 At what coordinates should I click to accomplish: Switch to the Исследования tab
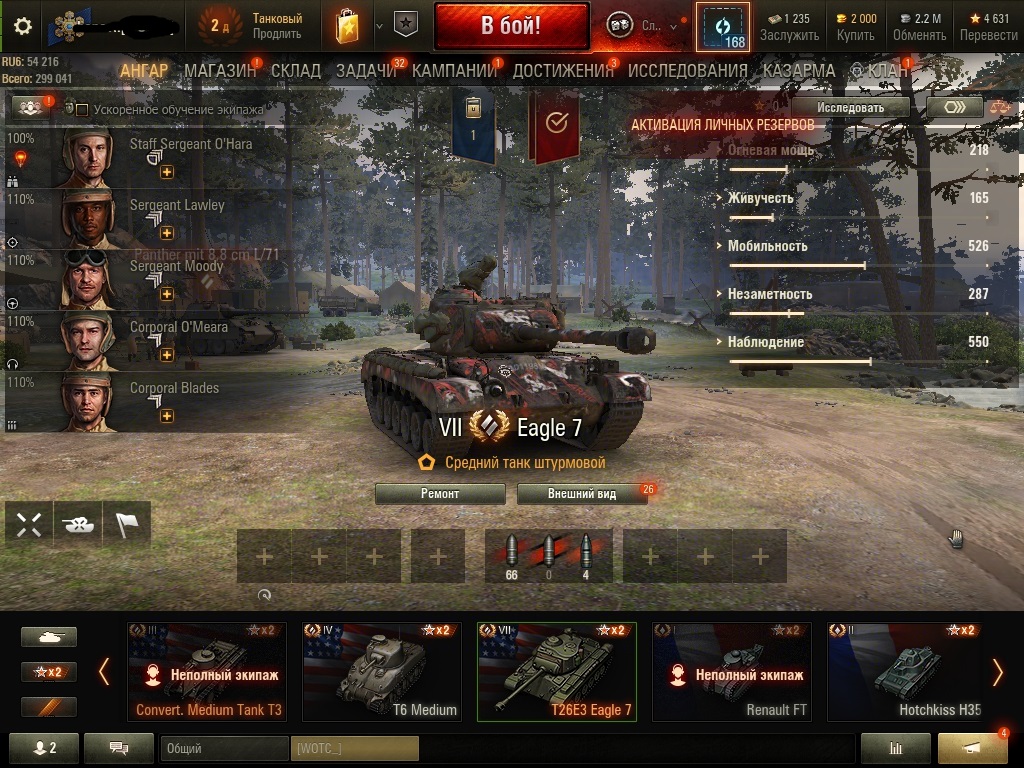687,71
